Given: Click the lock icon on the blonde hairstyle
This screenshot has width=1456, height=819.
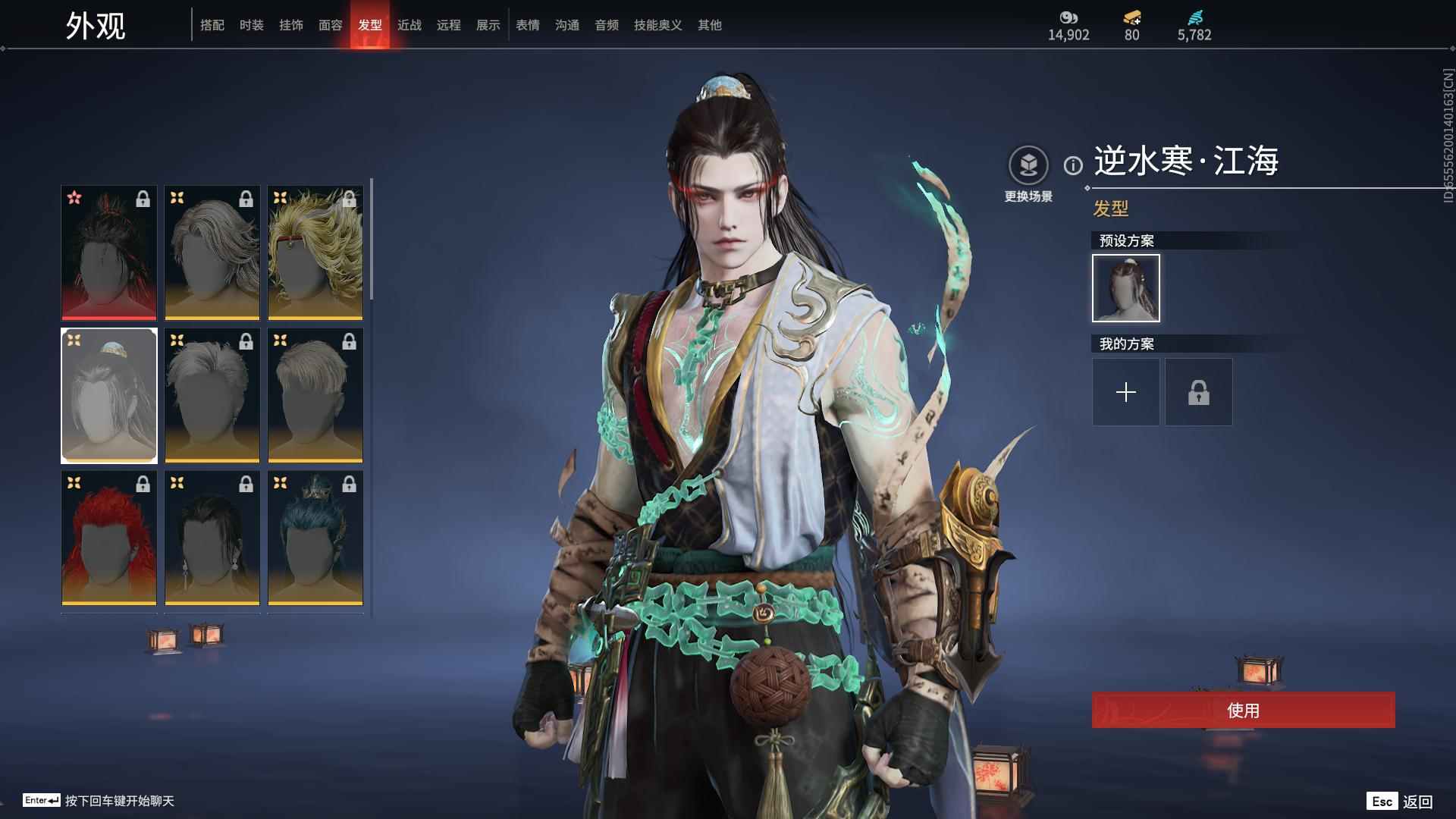Looking at the screenshot, I should pyautogui.click(x=349, y=199).
